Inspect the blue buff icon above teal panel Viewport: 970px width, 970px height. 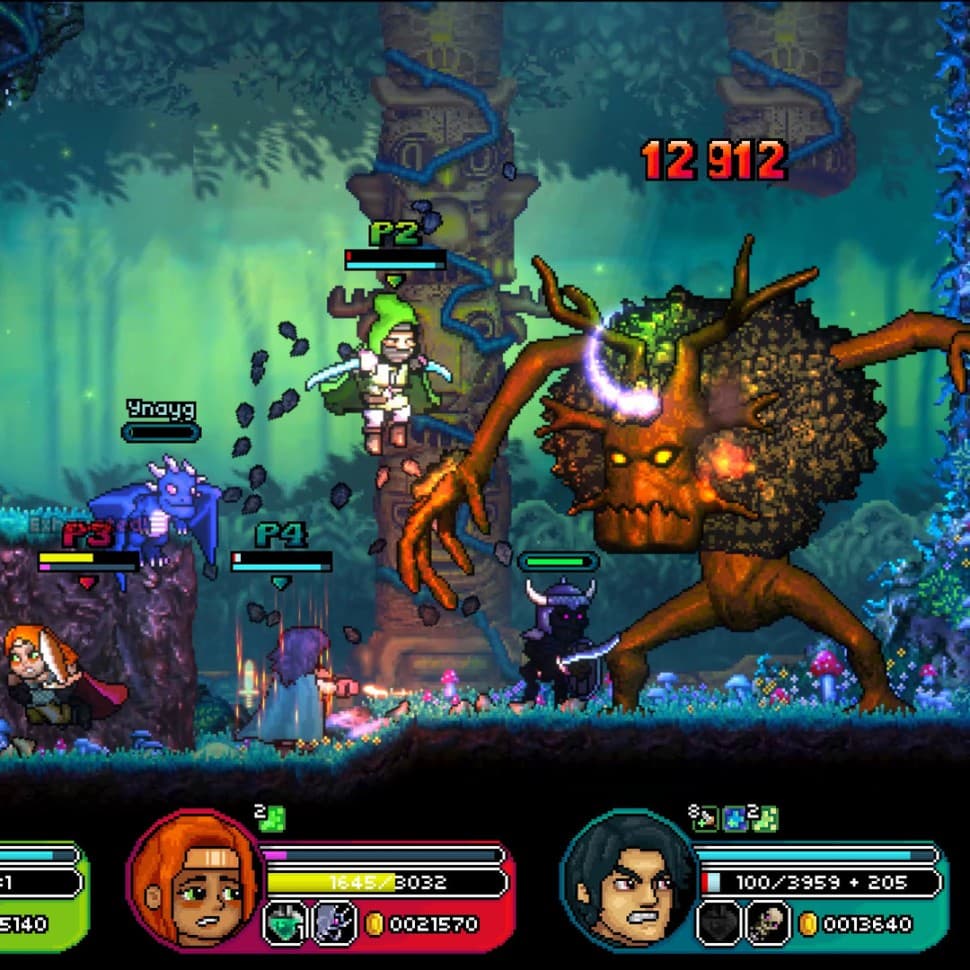point(735,818)
